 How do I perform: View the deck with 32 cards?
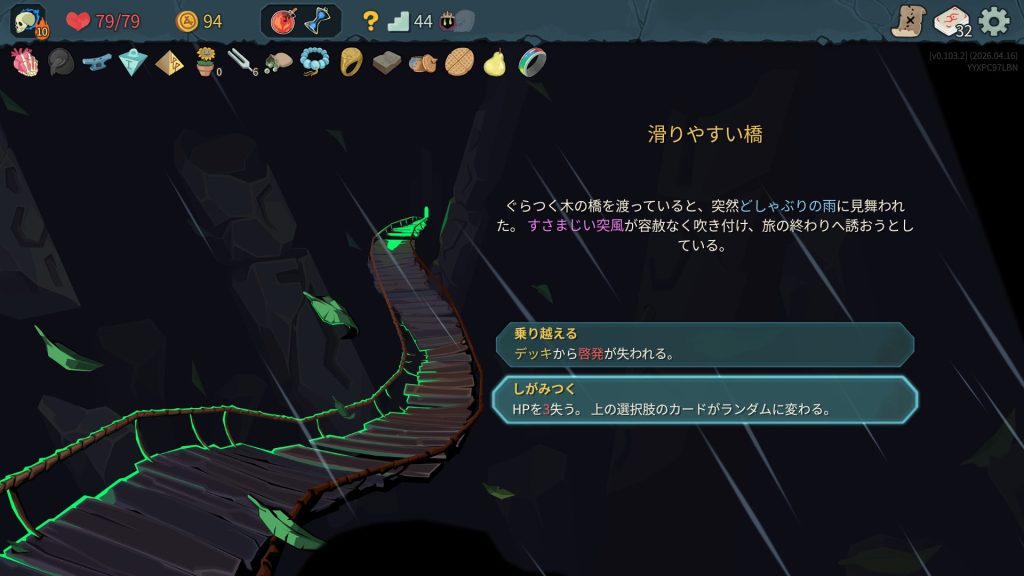(951, 21)
